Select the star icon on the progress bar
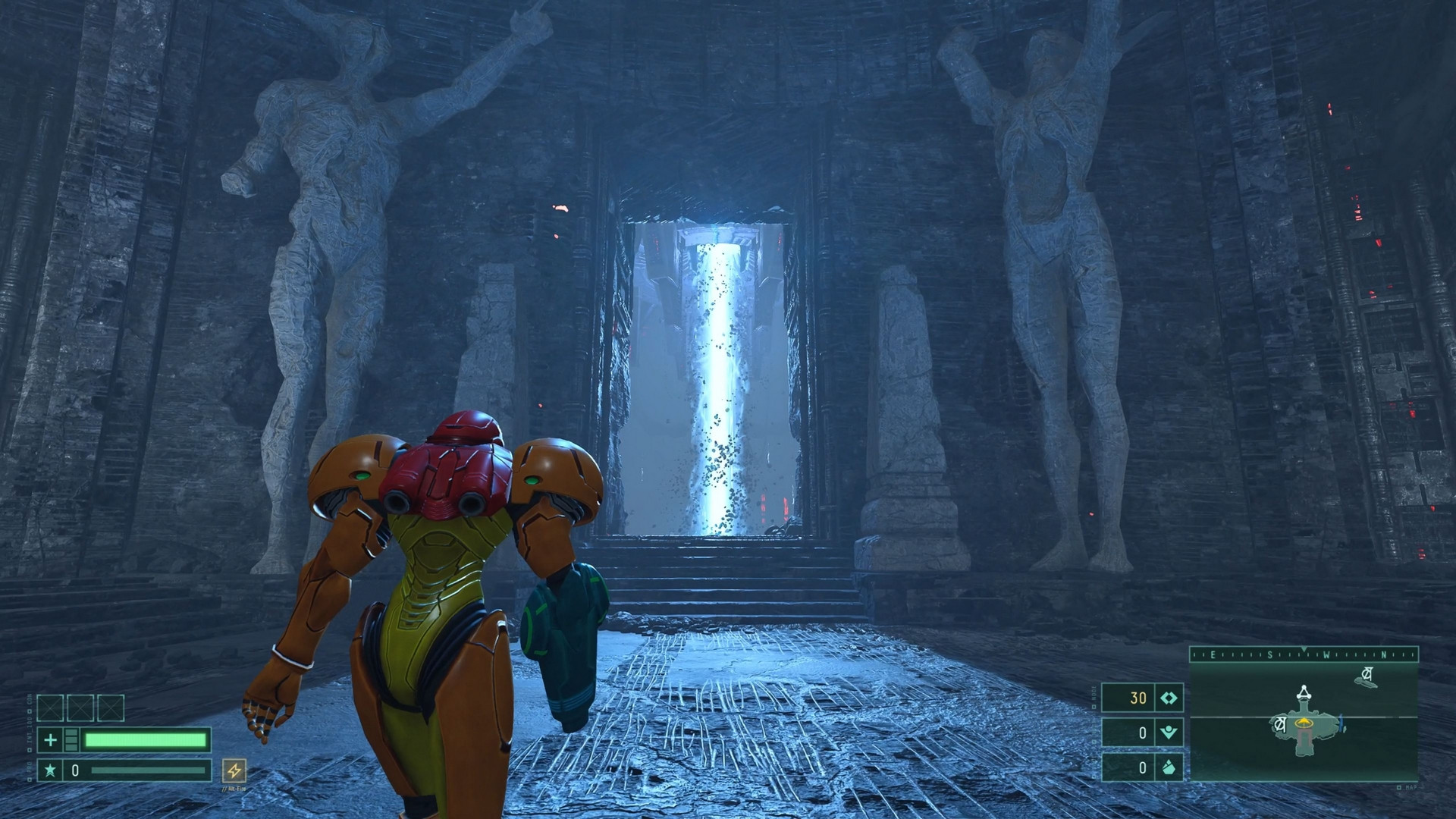 point(50,770)
